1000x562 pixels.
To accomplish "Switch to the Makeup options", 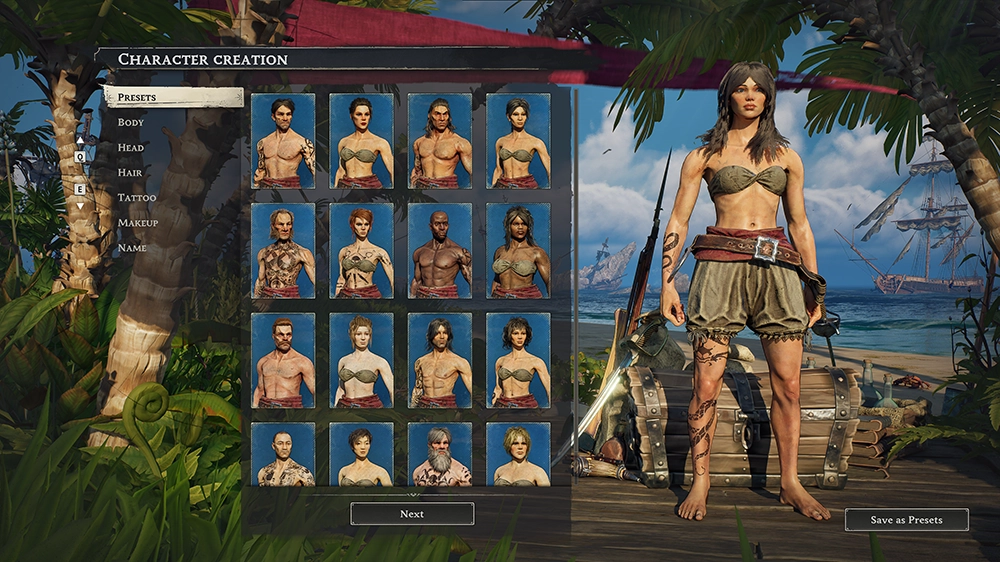I will tap(138, 222).
